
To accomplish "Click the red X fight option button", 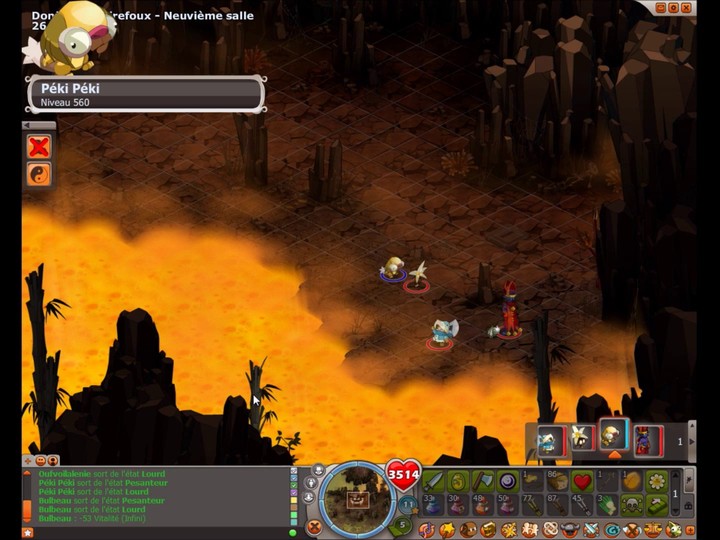I will 39,147.
